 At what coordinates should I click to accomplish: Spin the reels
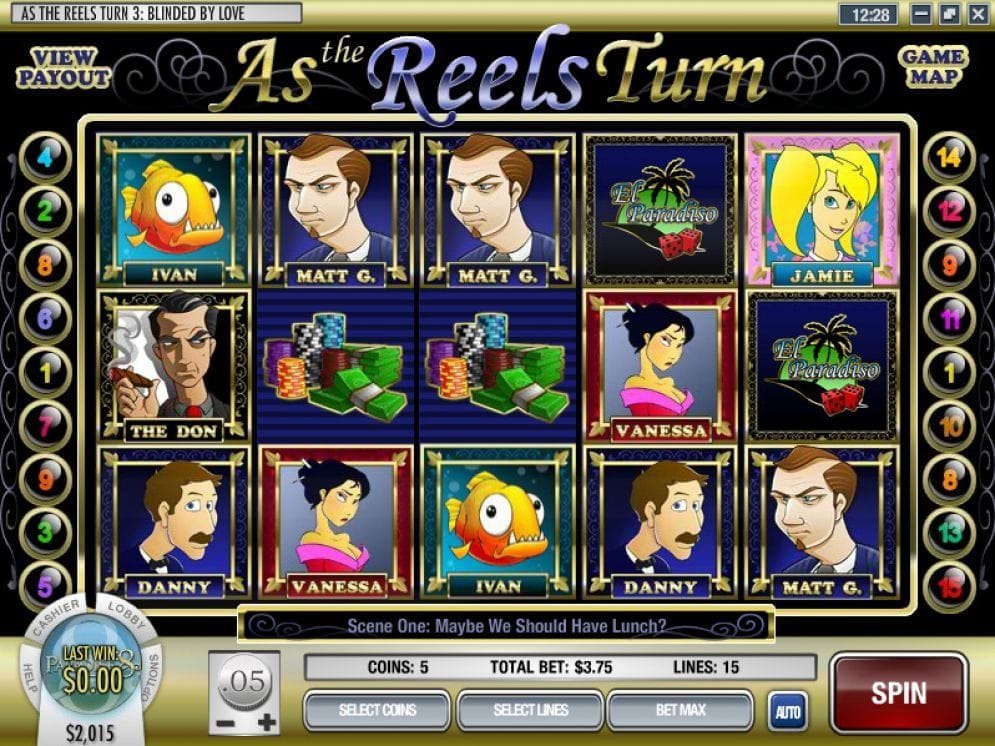click(898, 692)
